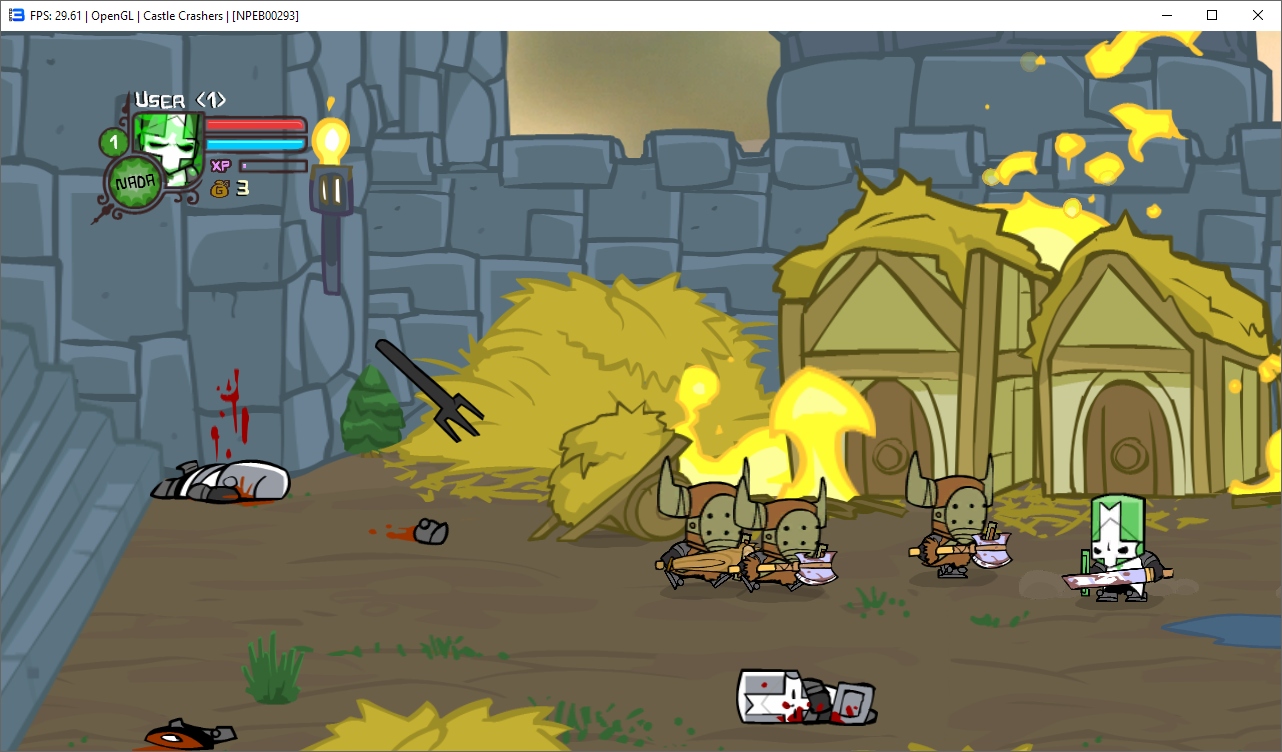Close the Castle Crashers window
1282x752 pixels.
pyautogui.click(x=1258, y=15)
